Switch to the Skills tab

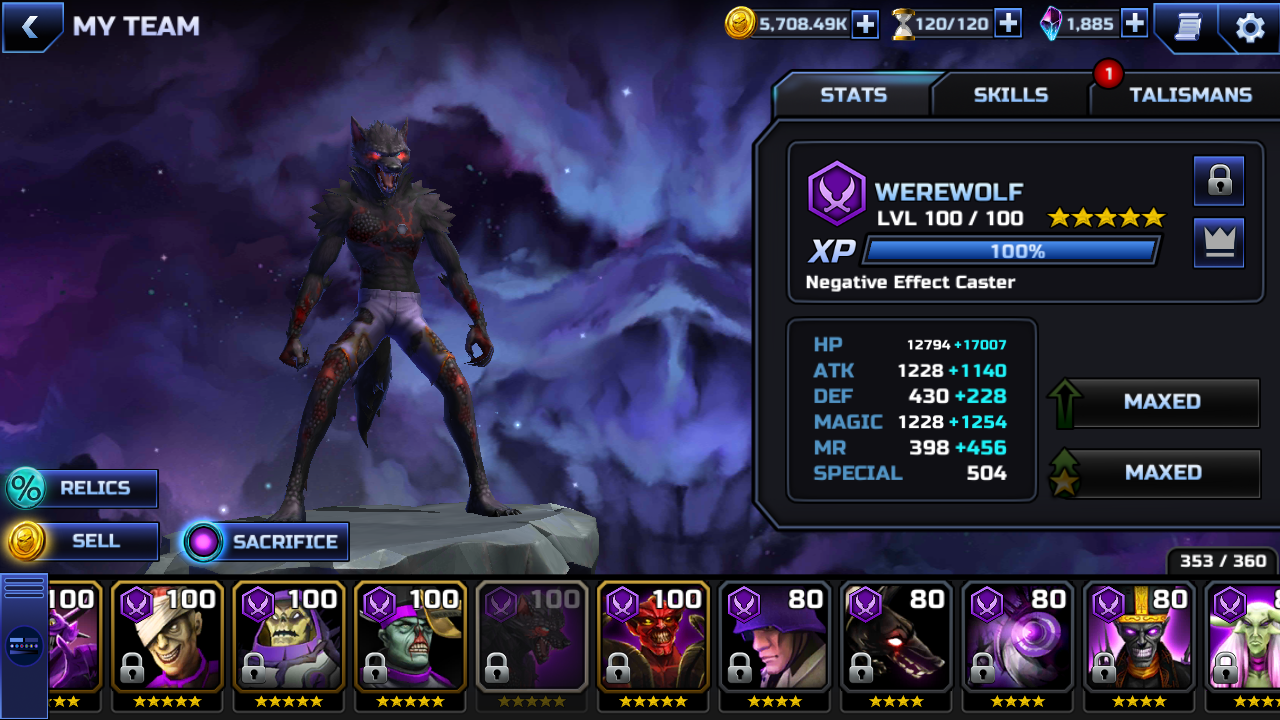[x=1010, y=95]
